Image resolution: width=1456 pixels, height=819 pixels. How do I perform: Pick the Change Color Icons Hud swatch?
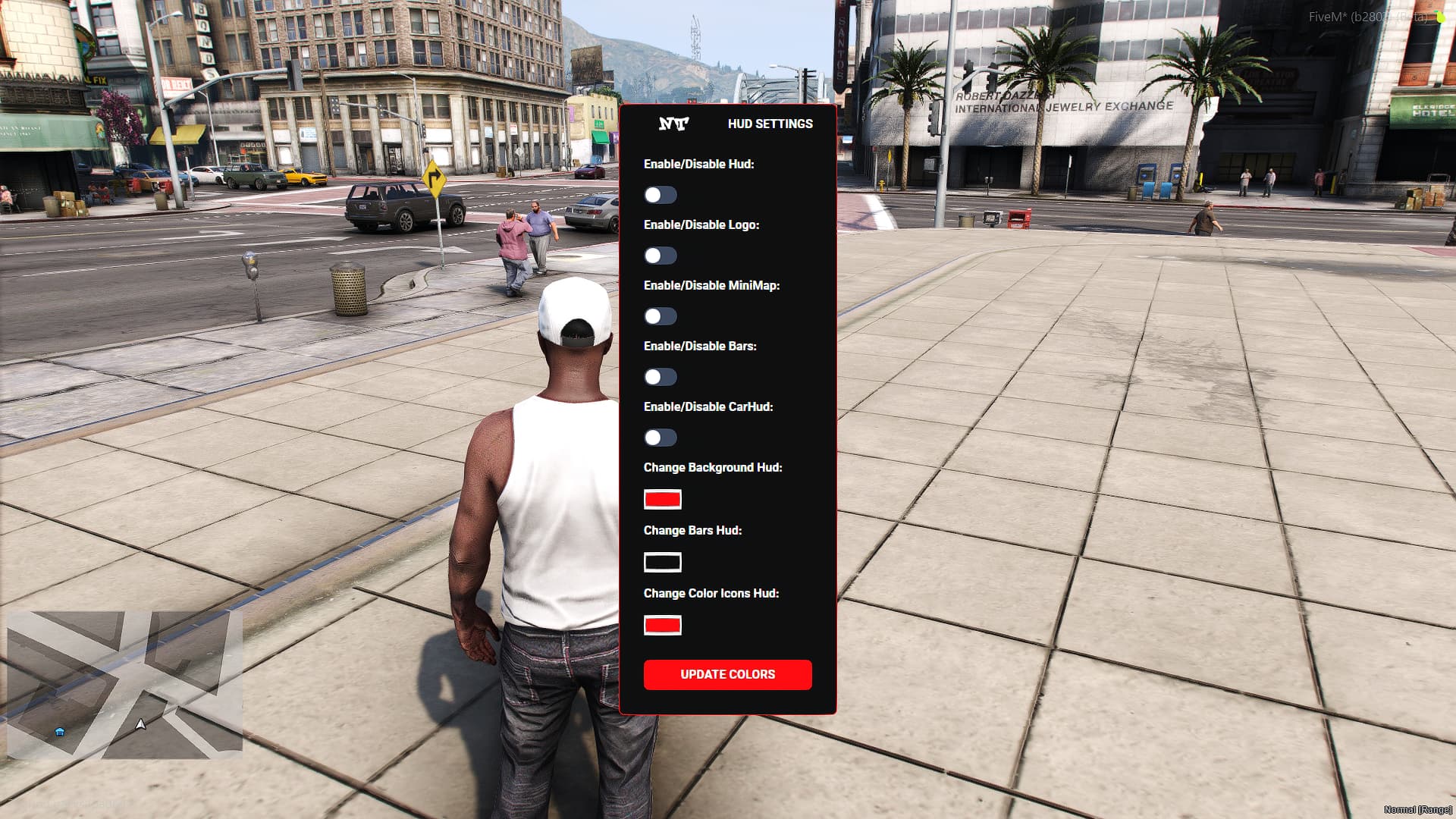[x=662, y=625]
